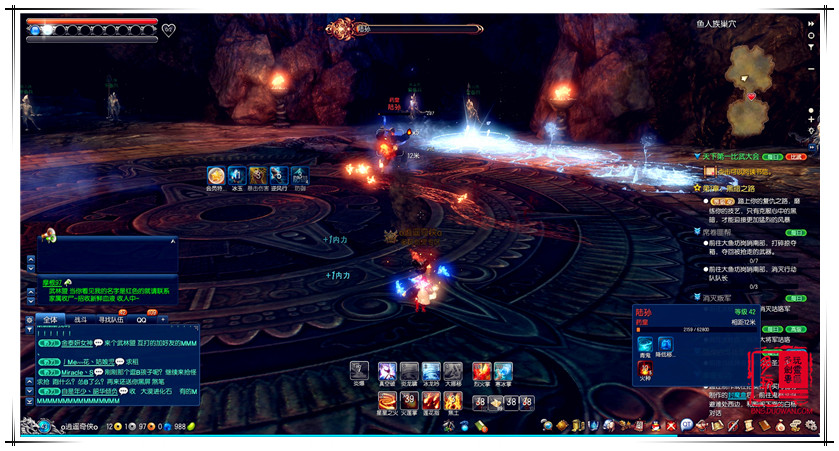Cast the 烈火掌 fire skill
Image resolution: width=839 pixels, height=451 pixels.
(481, 370)
